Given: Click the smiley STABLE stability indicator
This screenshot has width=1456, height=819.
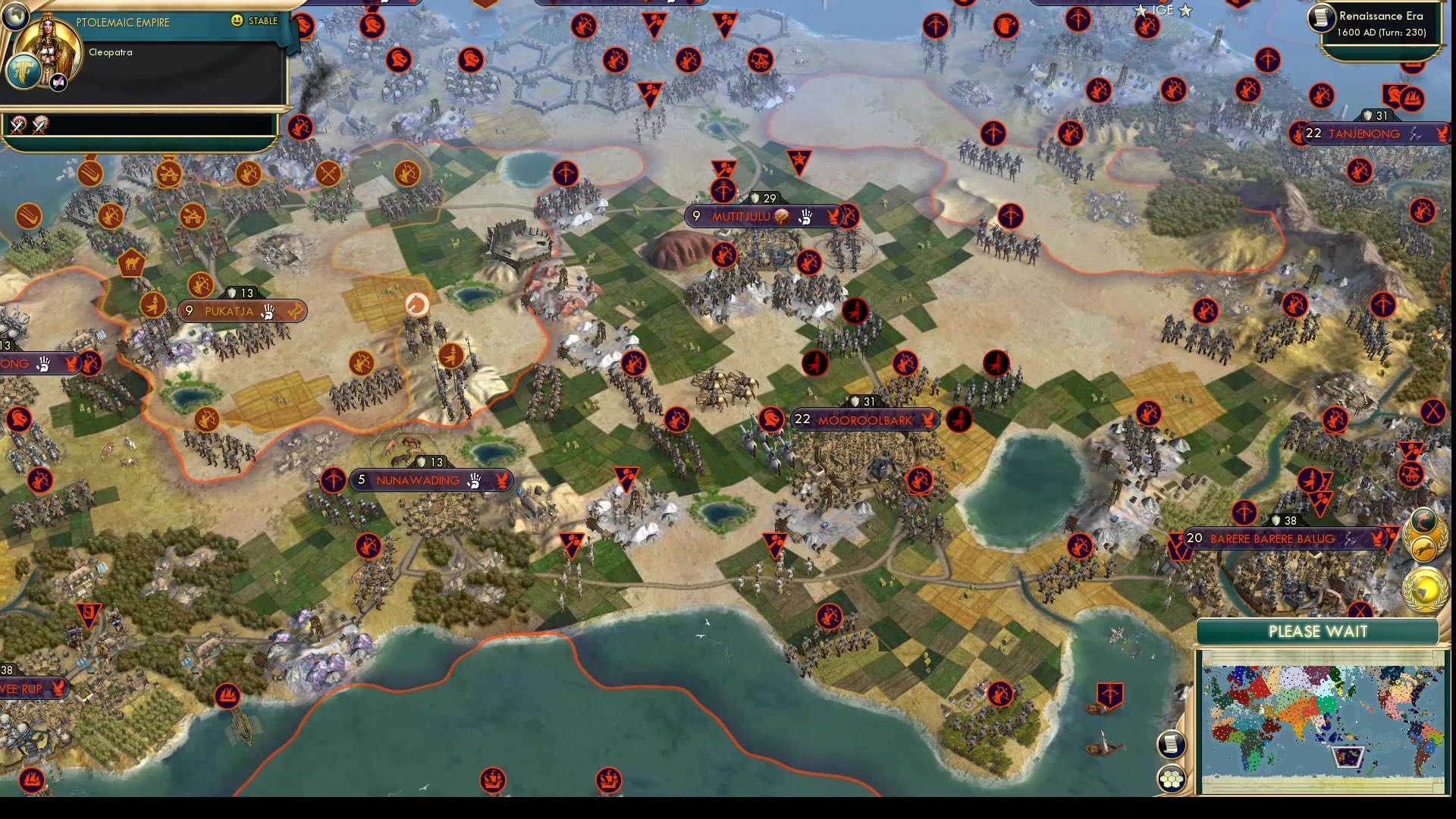Looking at the screenshot, I should (x=237, y=20).
